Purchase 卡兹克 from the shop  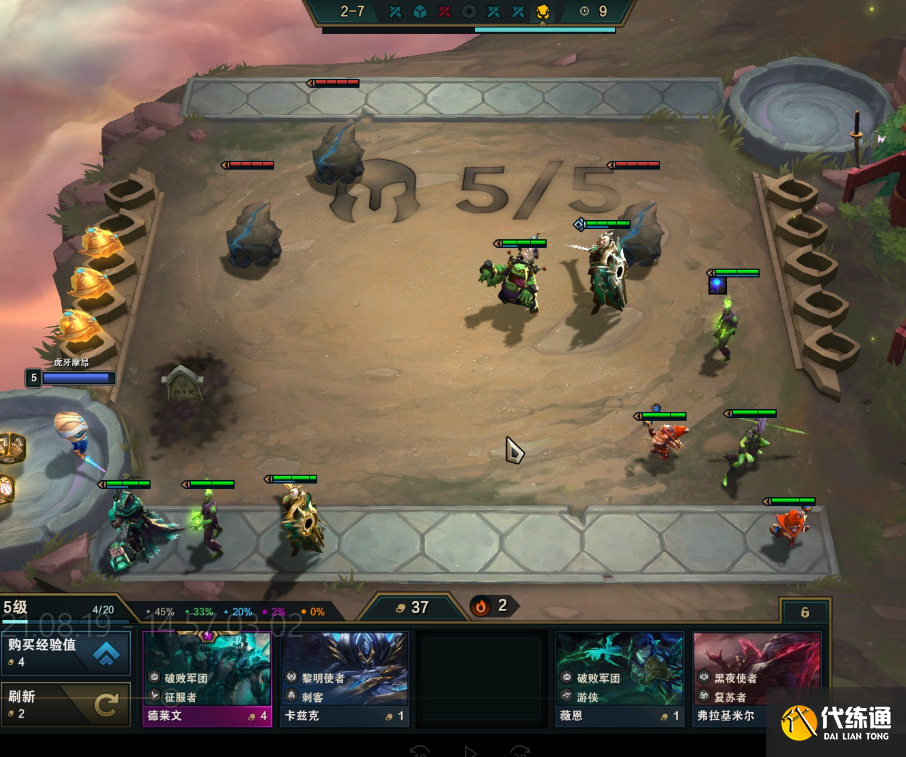tap(345, 678)
